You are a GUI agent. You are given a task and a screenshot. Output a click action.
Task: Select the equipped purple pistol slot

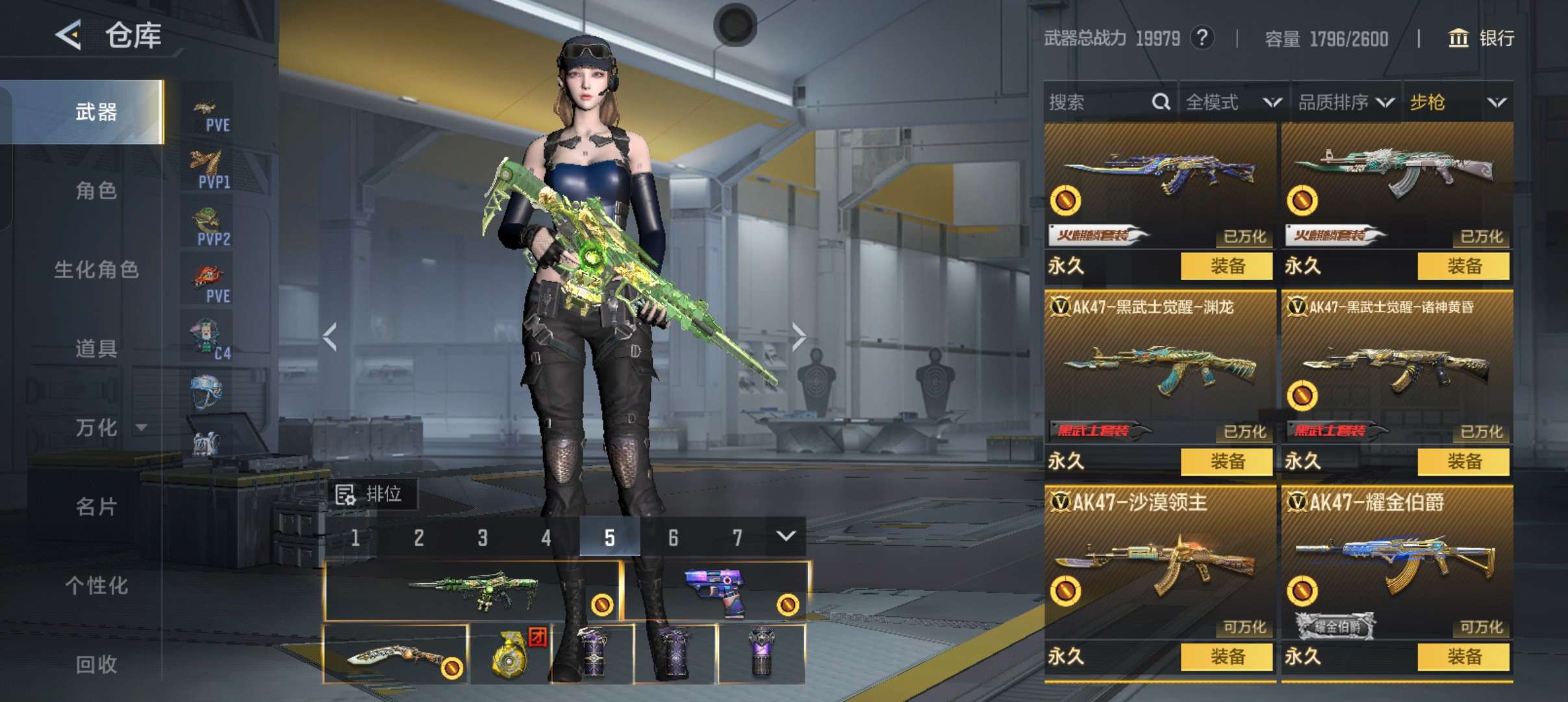click(716, 591)
